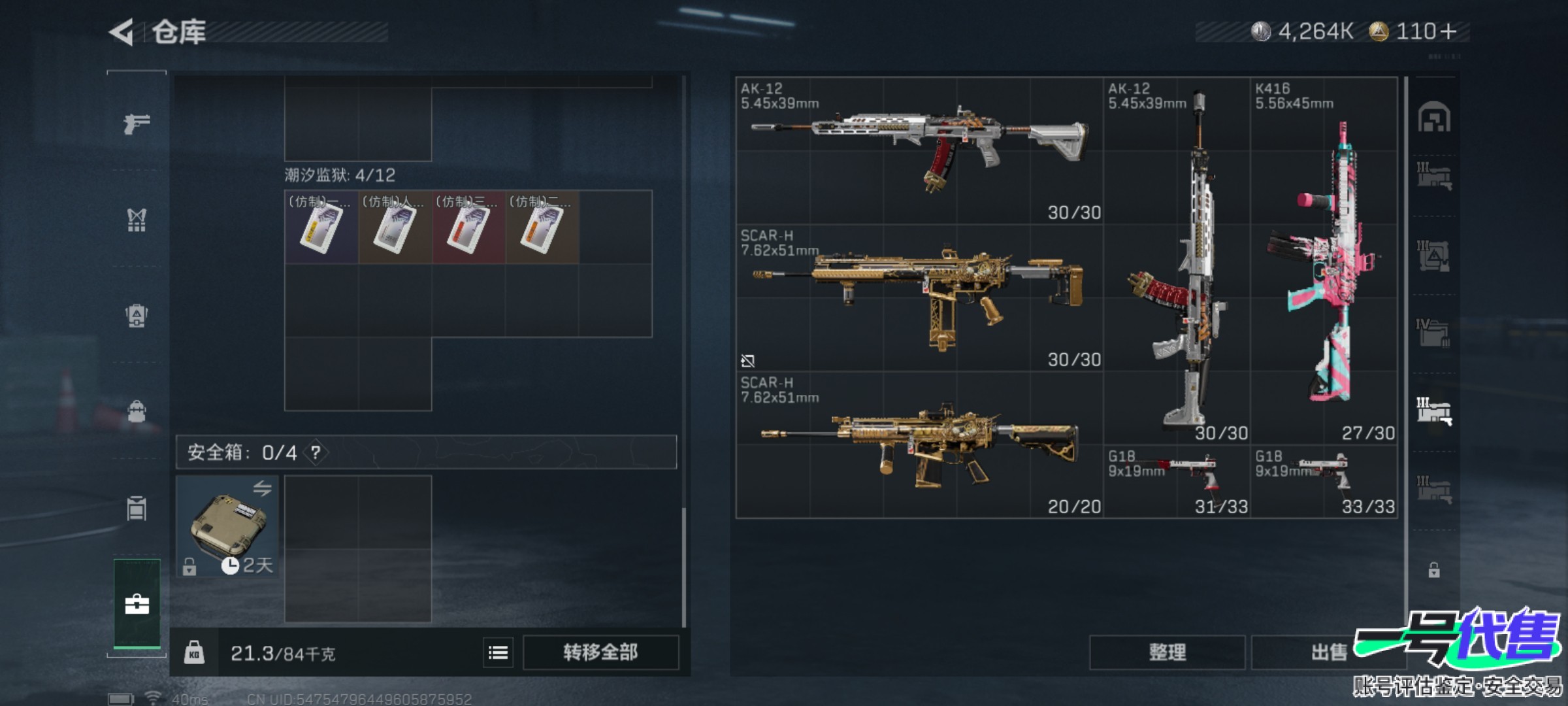Viewport: 1568px width, 706px height.
Task: Go back from the 仓库 screen
Action: click(122, 32)
